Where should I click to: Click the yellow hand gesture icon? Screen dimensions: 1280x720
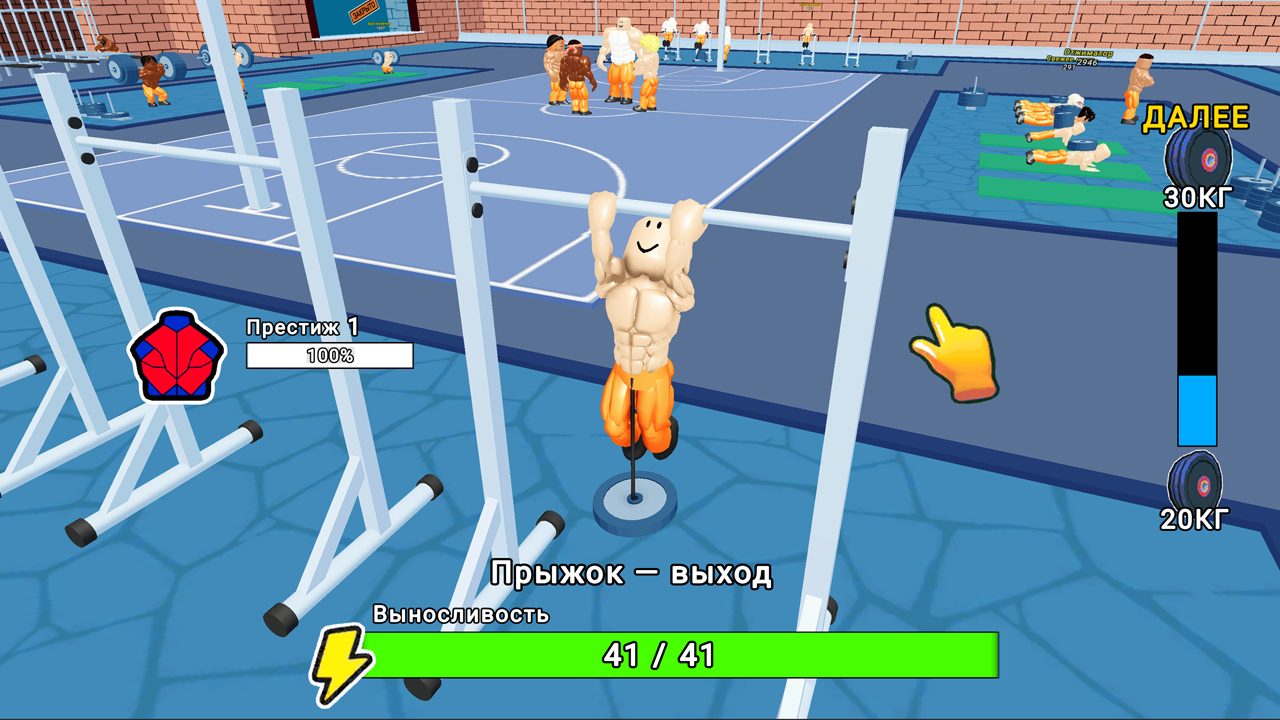coord(956,353)
